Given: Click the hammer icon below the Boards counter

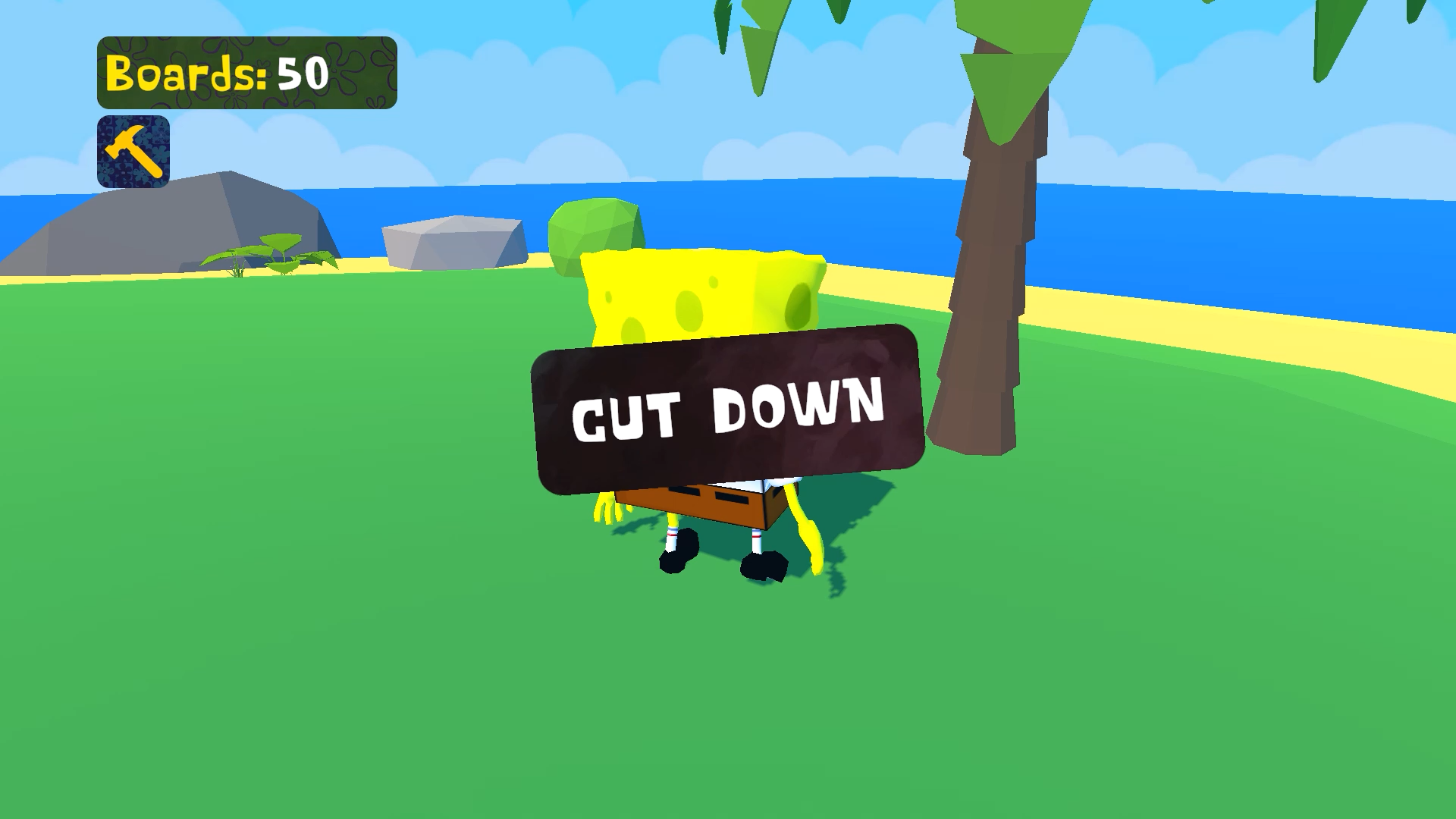Looking at the screenshot, I should [x=134, y=149].
